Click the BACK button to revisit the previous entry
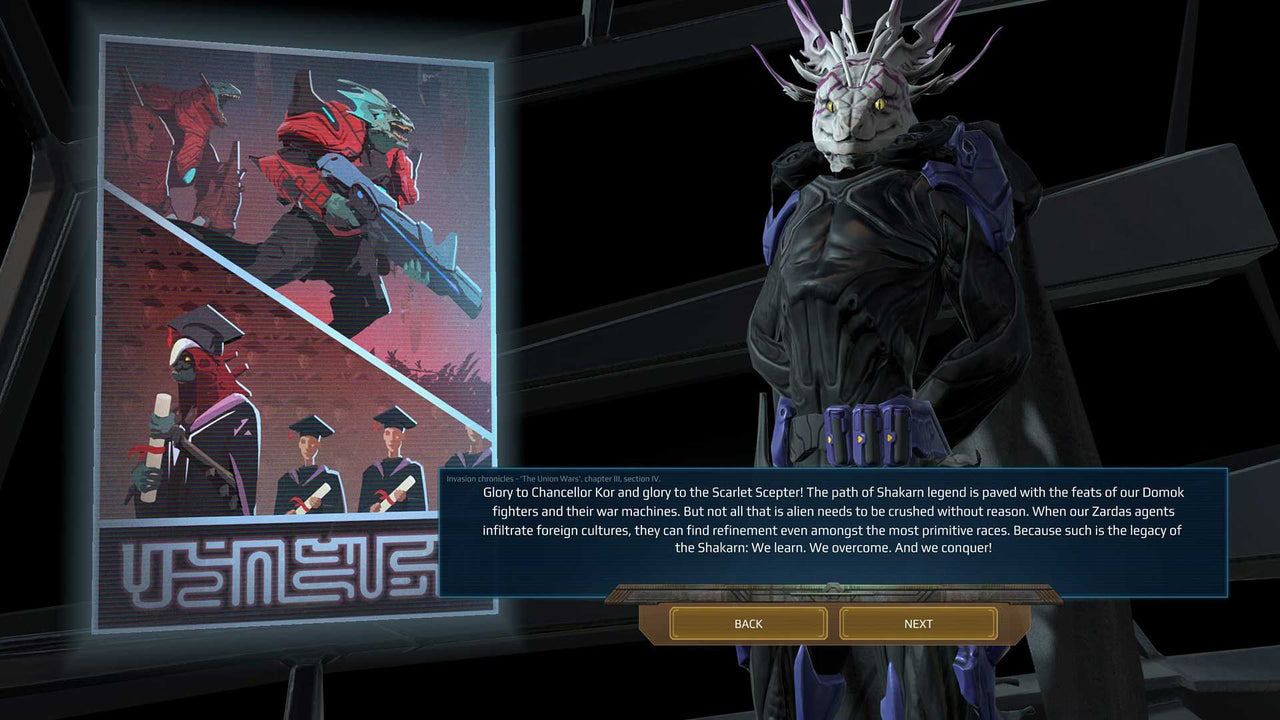 click(747, 623)
